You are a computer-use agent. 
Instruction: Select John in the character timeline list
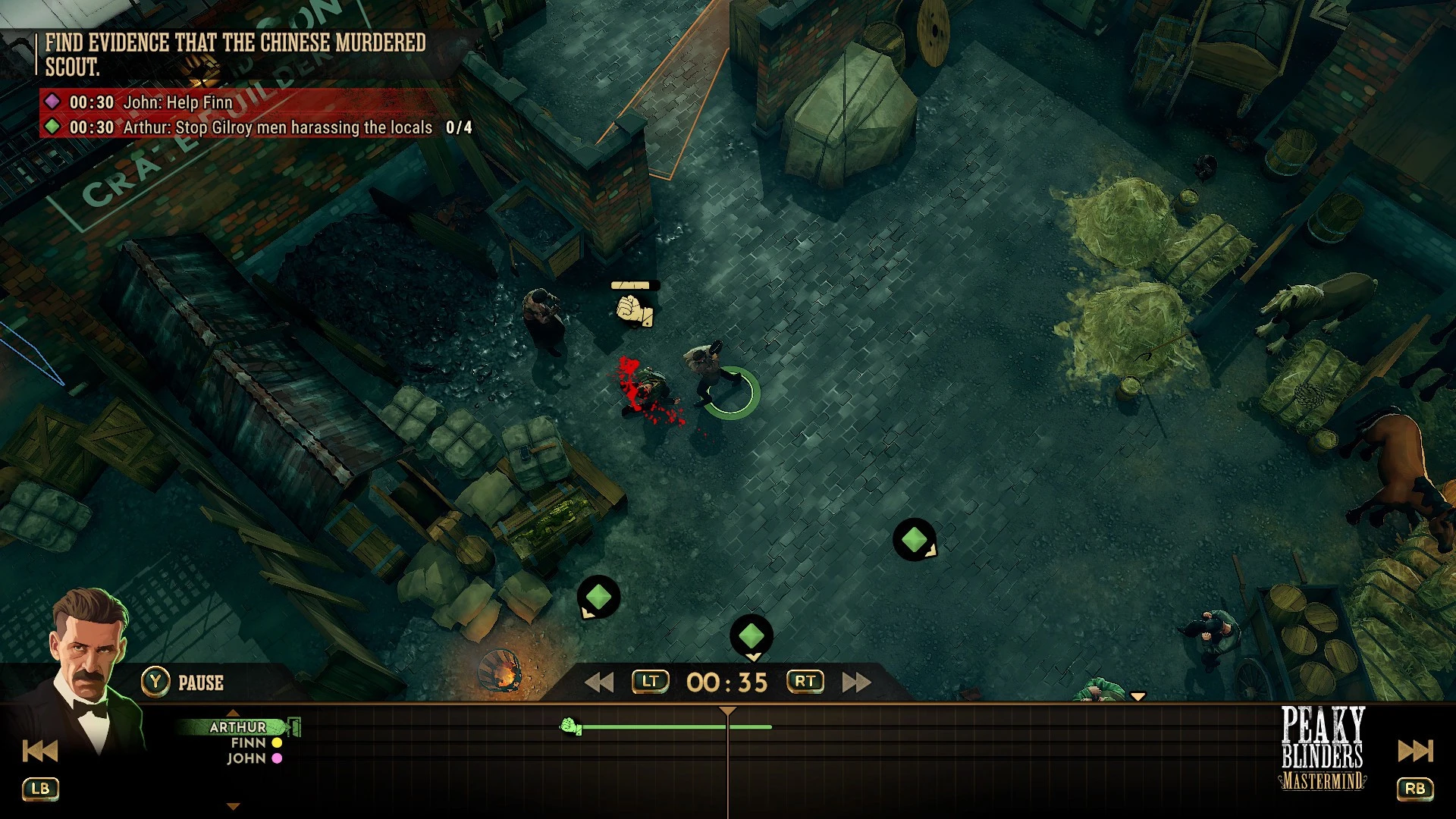pyautogui.click(x=246, y=758)
